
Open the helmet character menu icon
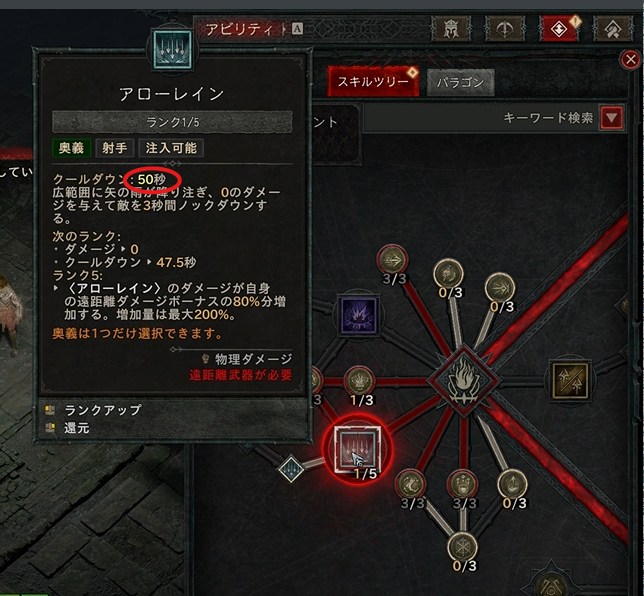click(x=453, y=28)
